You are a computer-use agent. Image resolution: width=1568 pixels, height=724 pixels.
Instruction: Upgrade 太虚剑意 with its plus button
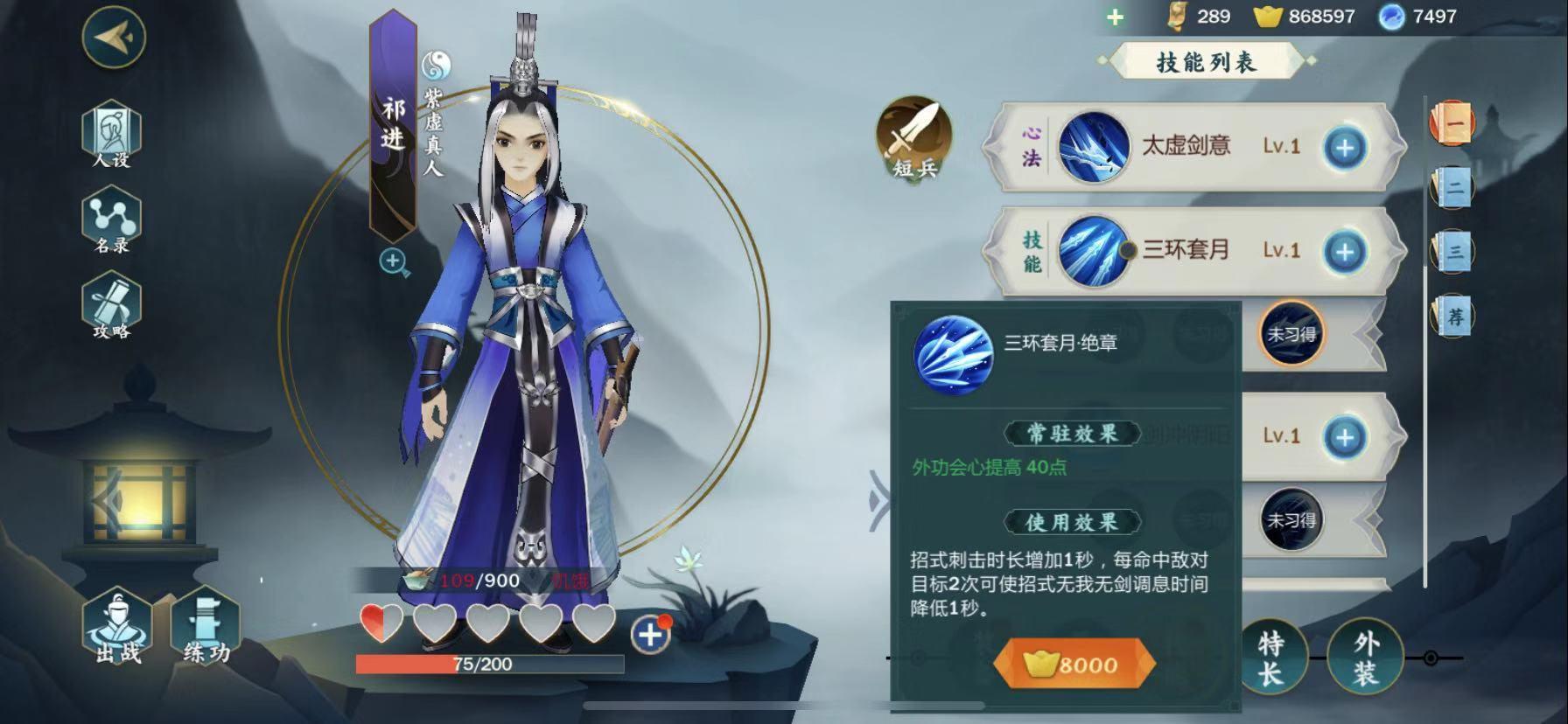[x=1345, y=145]
